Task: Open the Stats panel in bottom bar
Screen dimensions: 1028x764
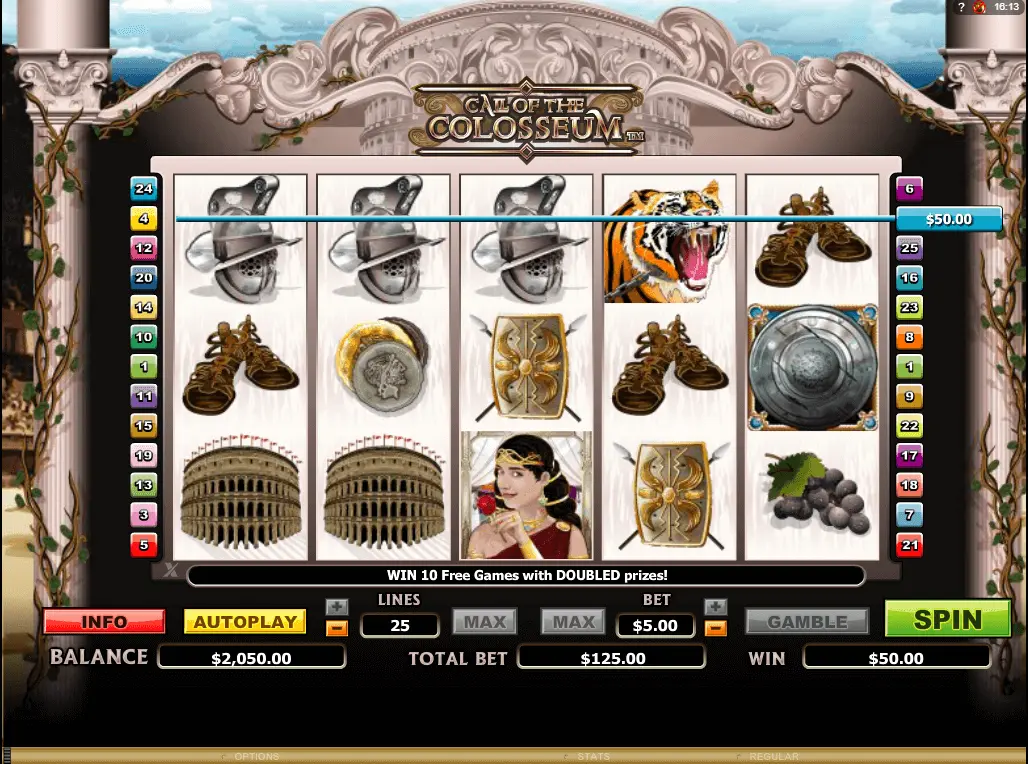Action: [x=593, y=757]
